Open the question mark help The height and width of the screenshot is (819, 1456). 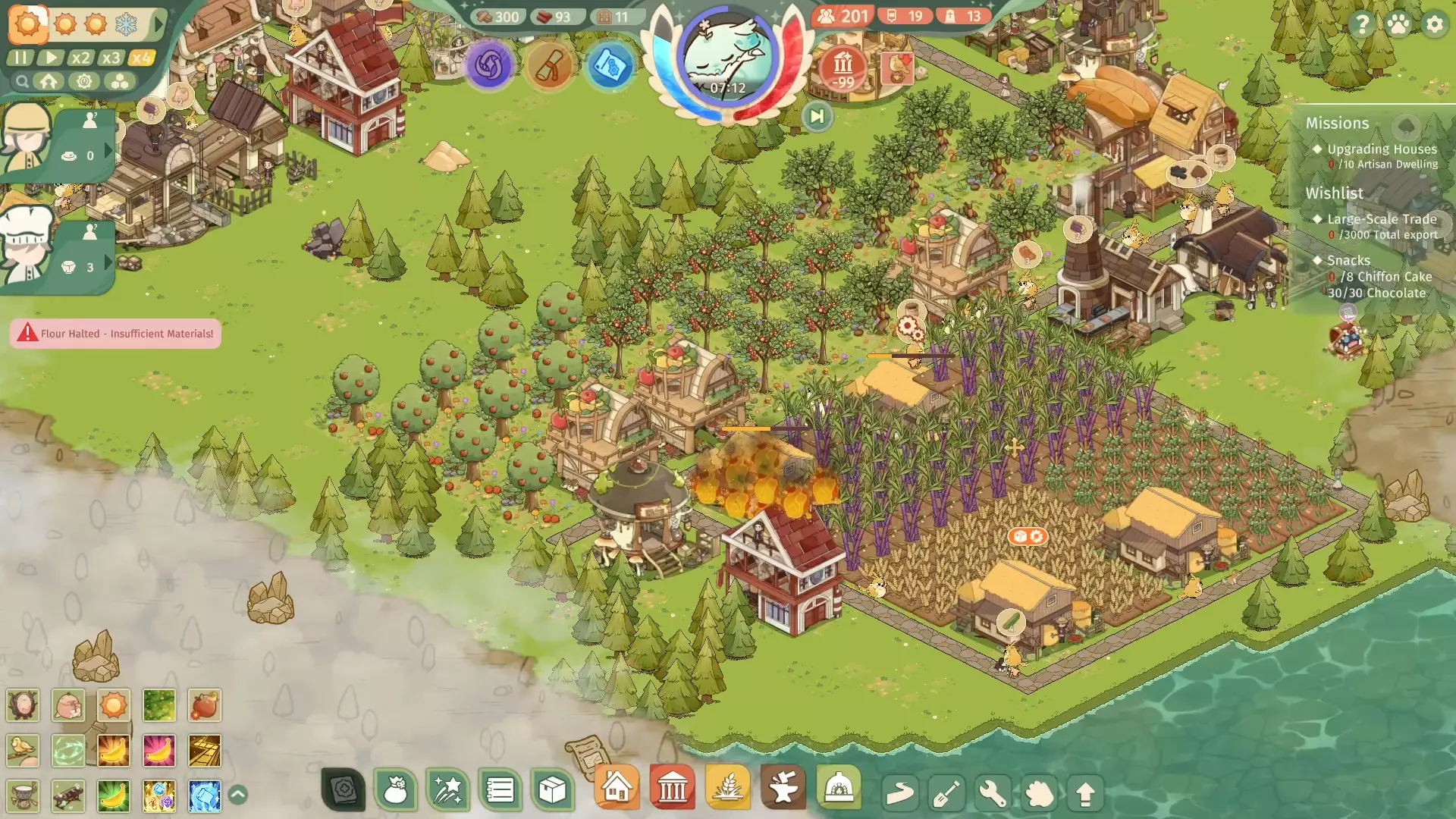[1362, 24]
